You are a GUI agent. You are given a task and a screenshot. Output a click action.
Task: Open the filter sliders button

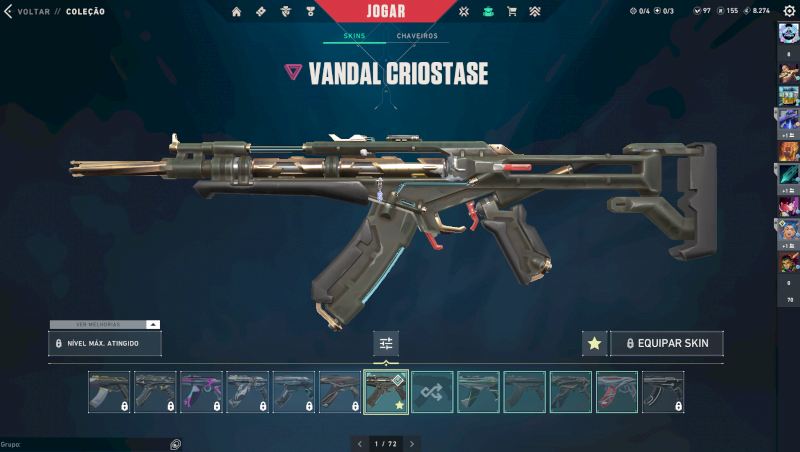[386, 343]
